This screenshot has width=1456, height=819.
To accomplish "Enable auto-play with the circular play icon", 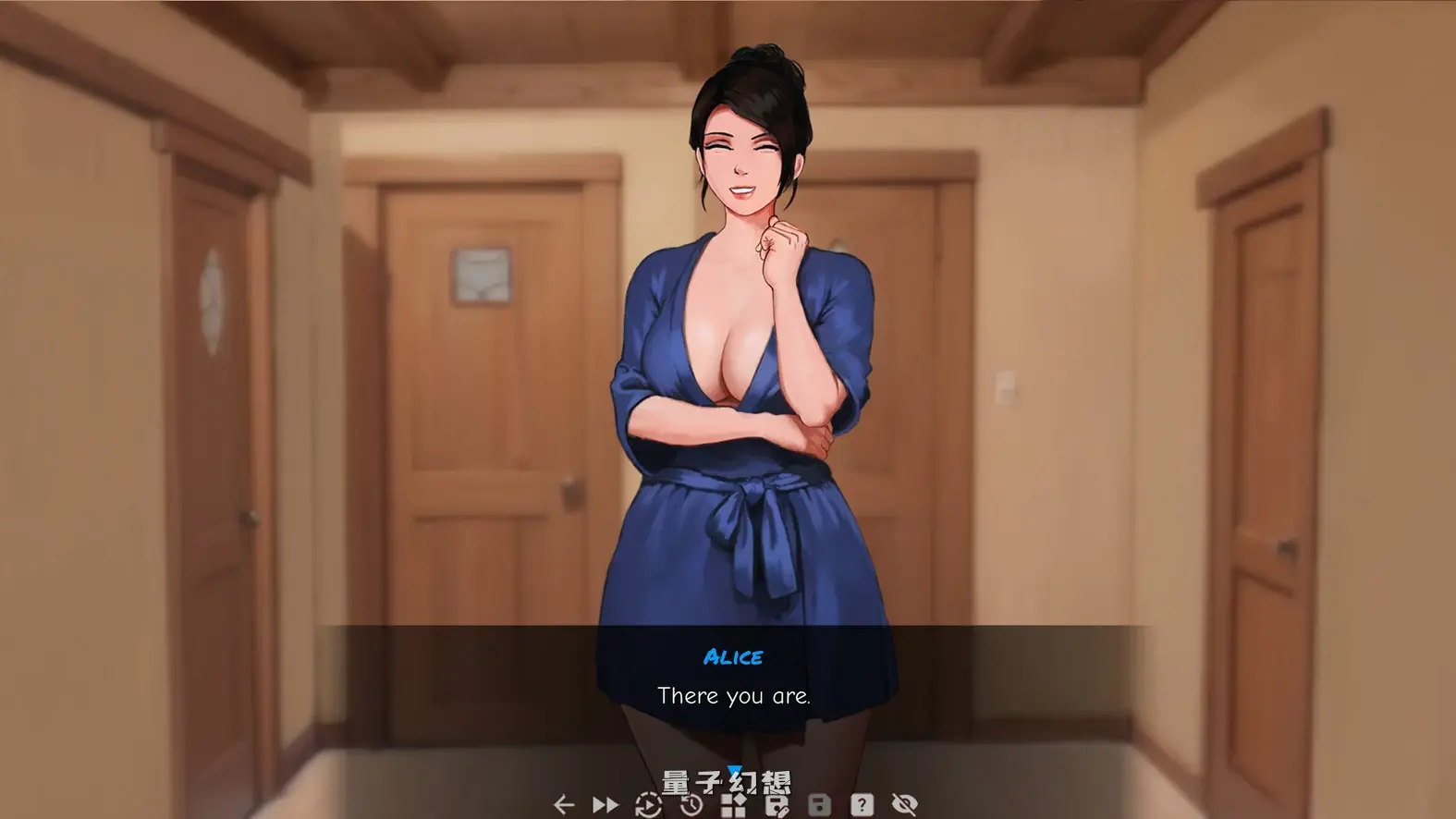I will 649,804.
